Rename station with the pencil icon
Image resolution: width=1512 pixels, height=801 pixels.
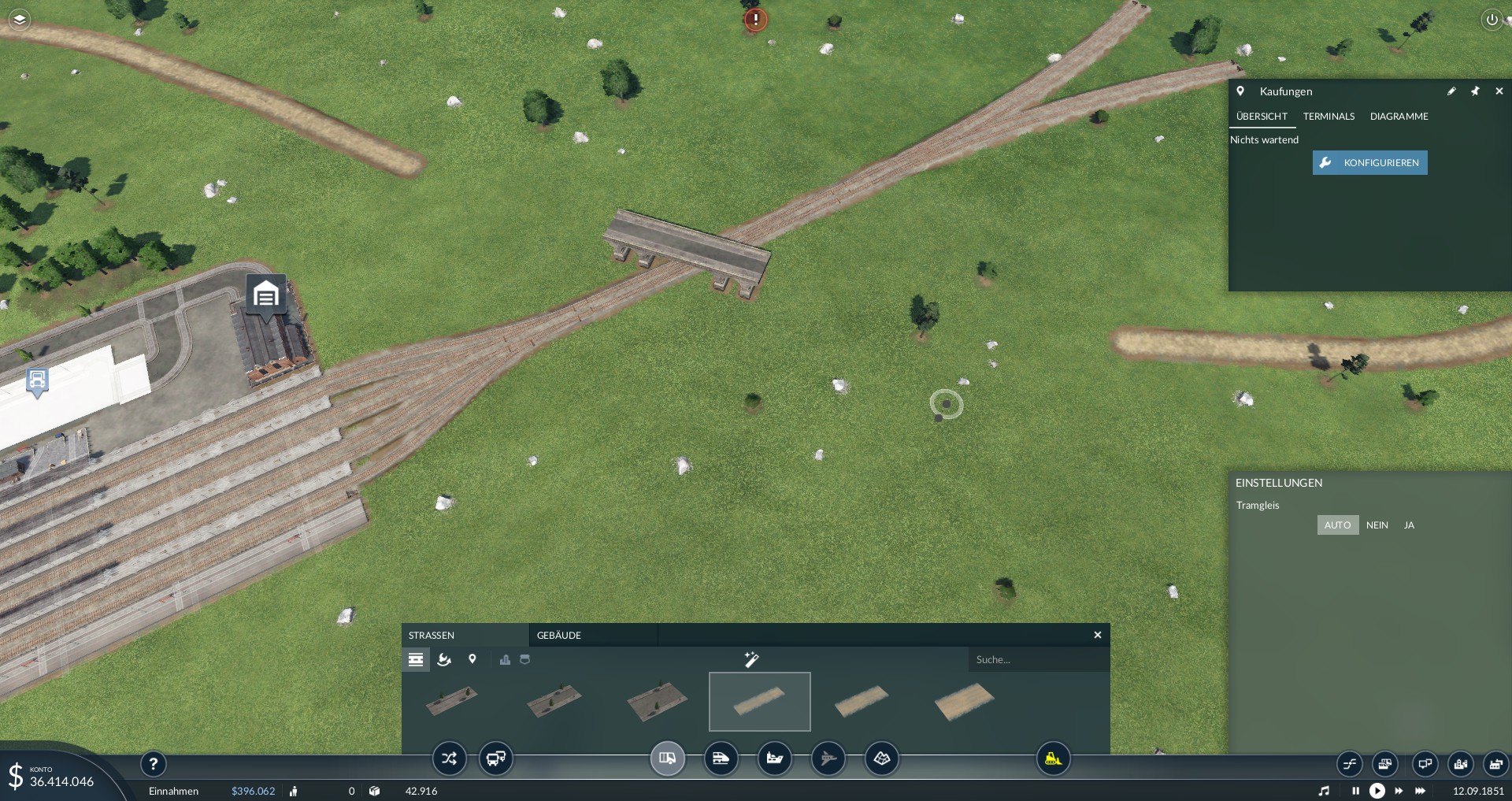pyautogui.click(x=1451, y=91)
